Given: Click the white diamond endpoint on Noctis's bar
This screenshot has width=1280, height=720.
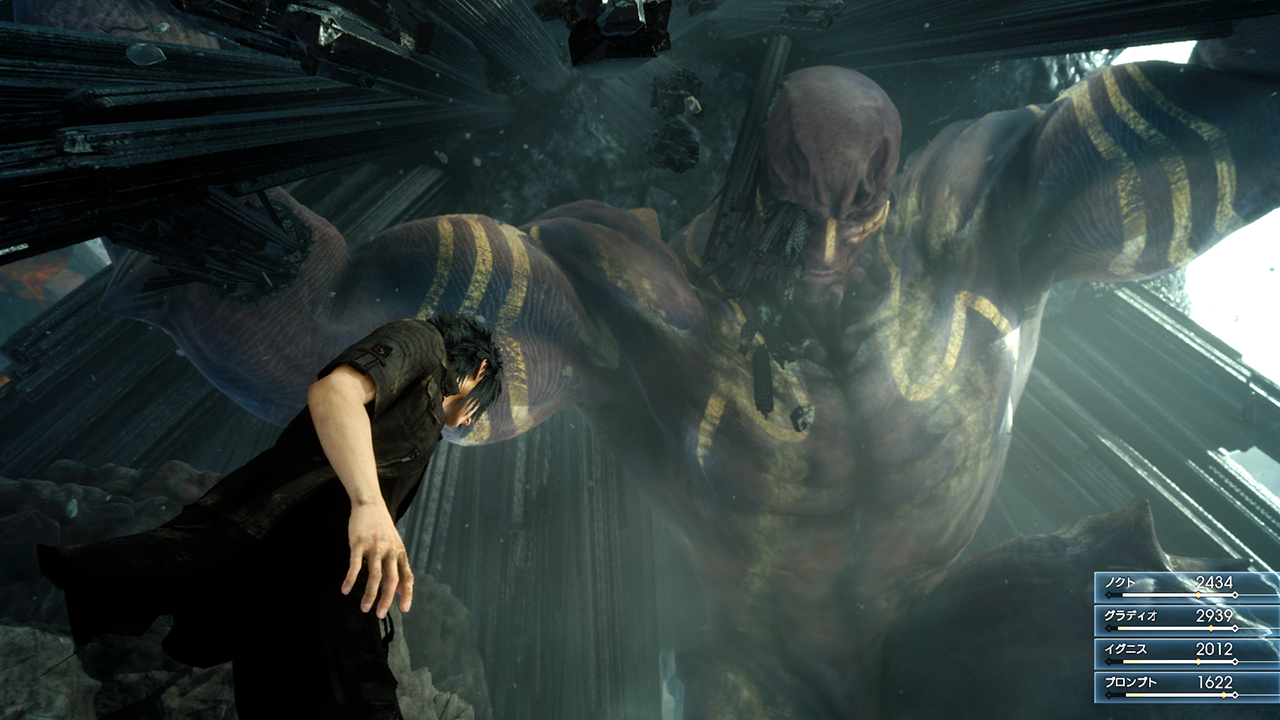Looking at the screenshot, I should [1235, 594].
